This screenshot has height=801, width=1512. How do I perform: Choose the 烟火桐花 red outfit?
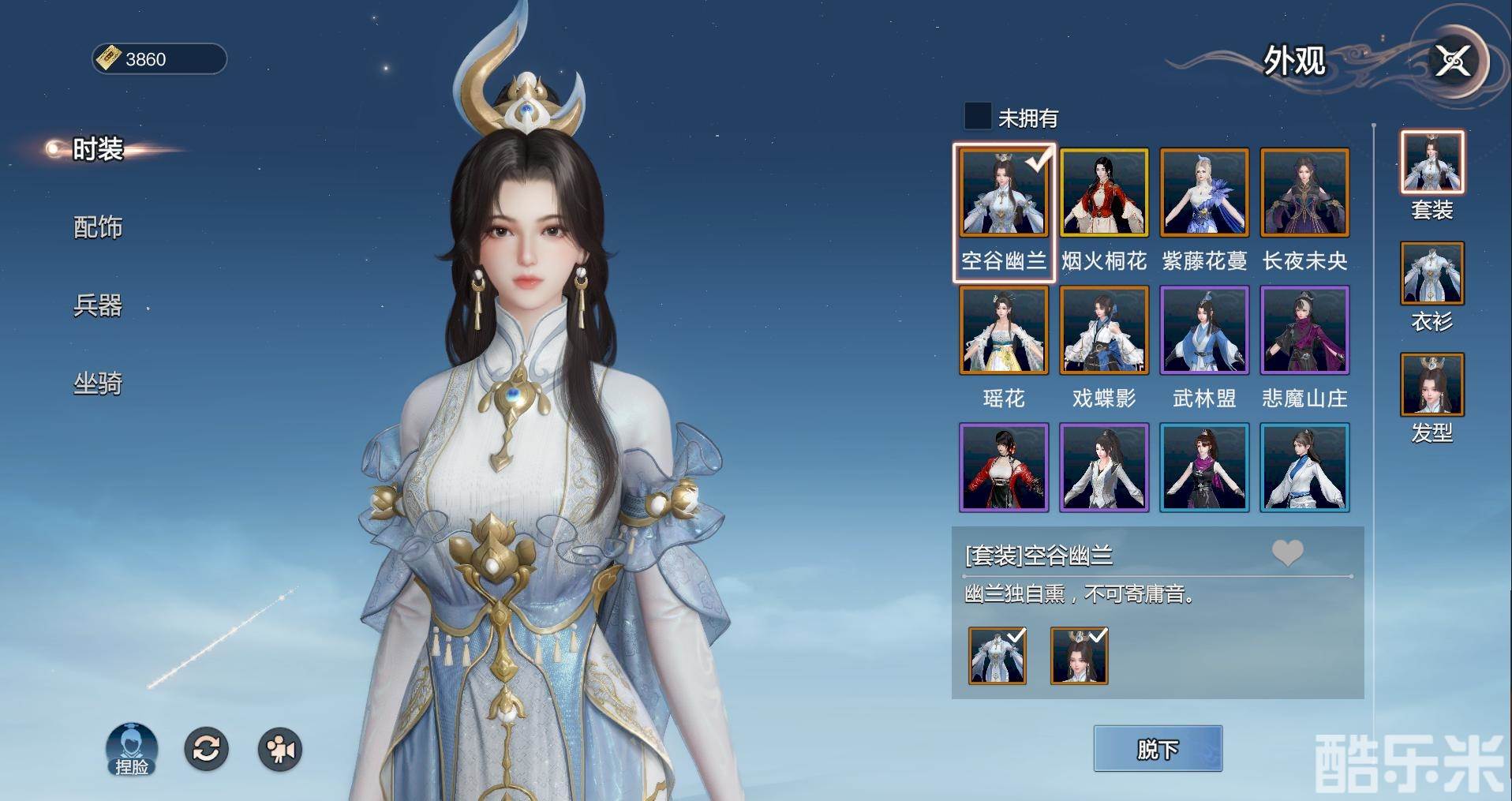(1103, 193)
